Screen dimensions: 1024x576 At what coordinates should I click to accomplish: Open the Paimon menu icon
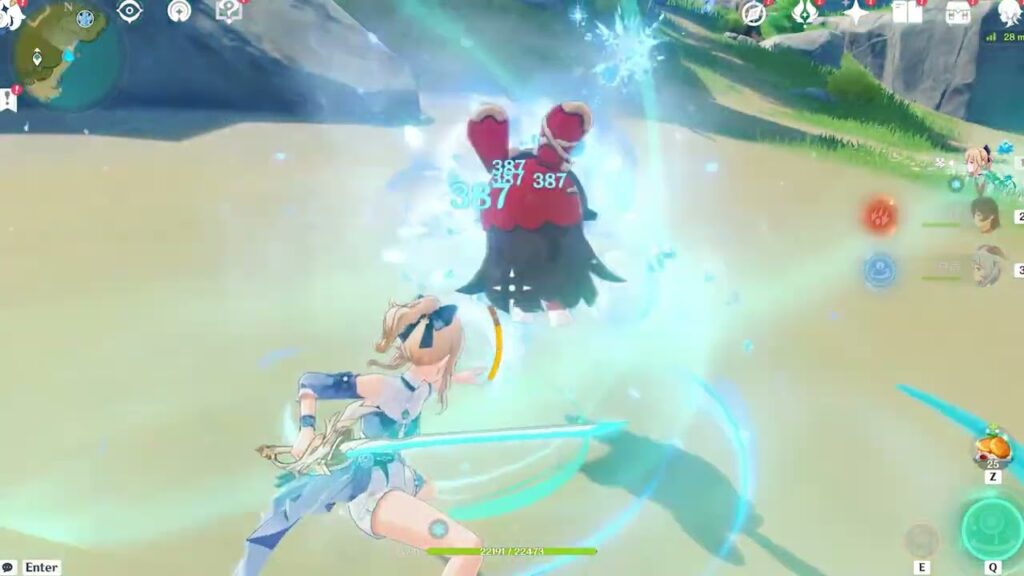pyautogui.click(x=10, y=12)
